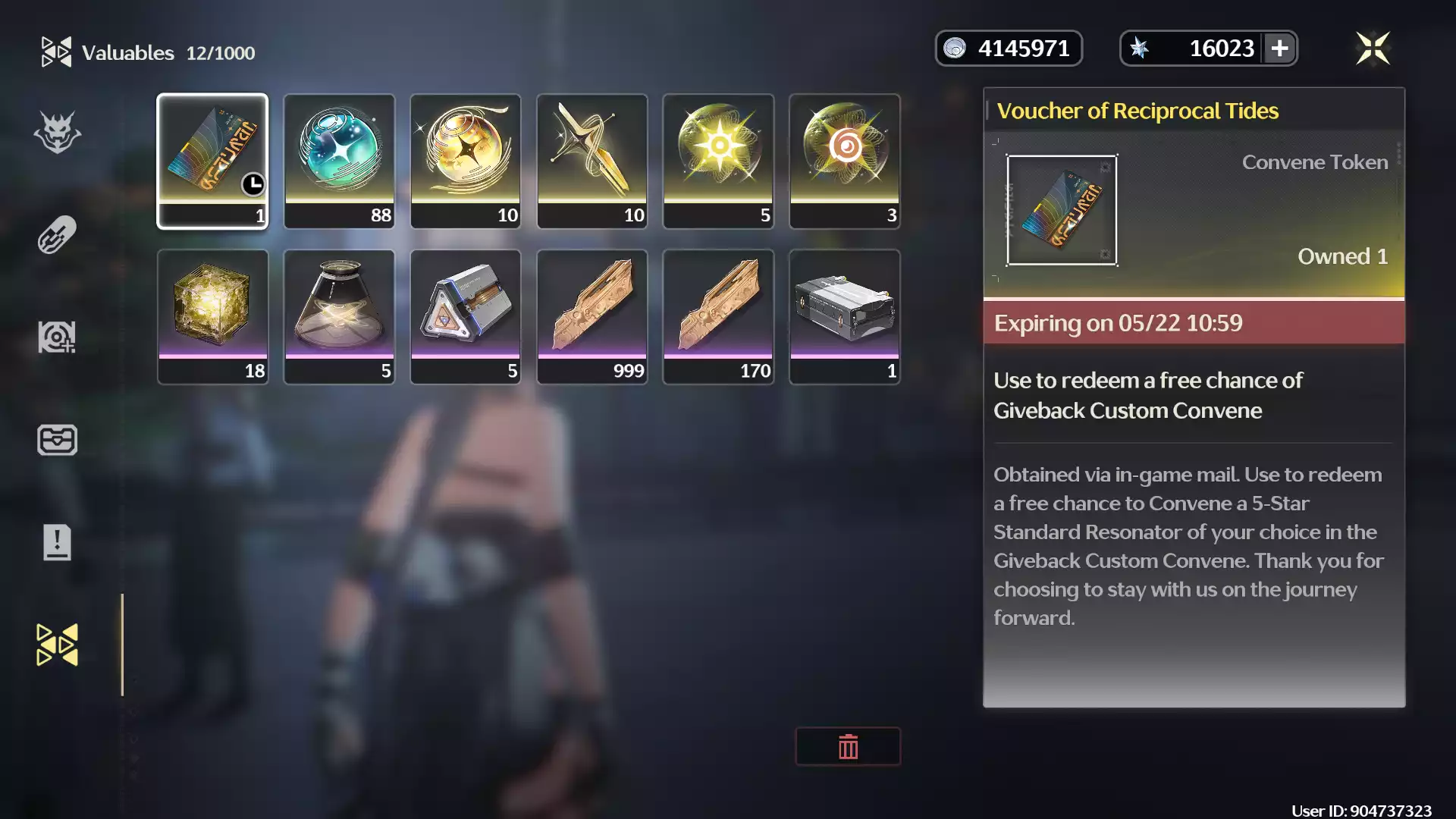Close the inventory with the X button
Image resolution: width=1456 pixels, height=819 pixels.
coord(1373,49)
